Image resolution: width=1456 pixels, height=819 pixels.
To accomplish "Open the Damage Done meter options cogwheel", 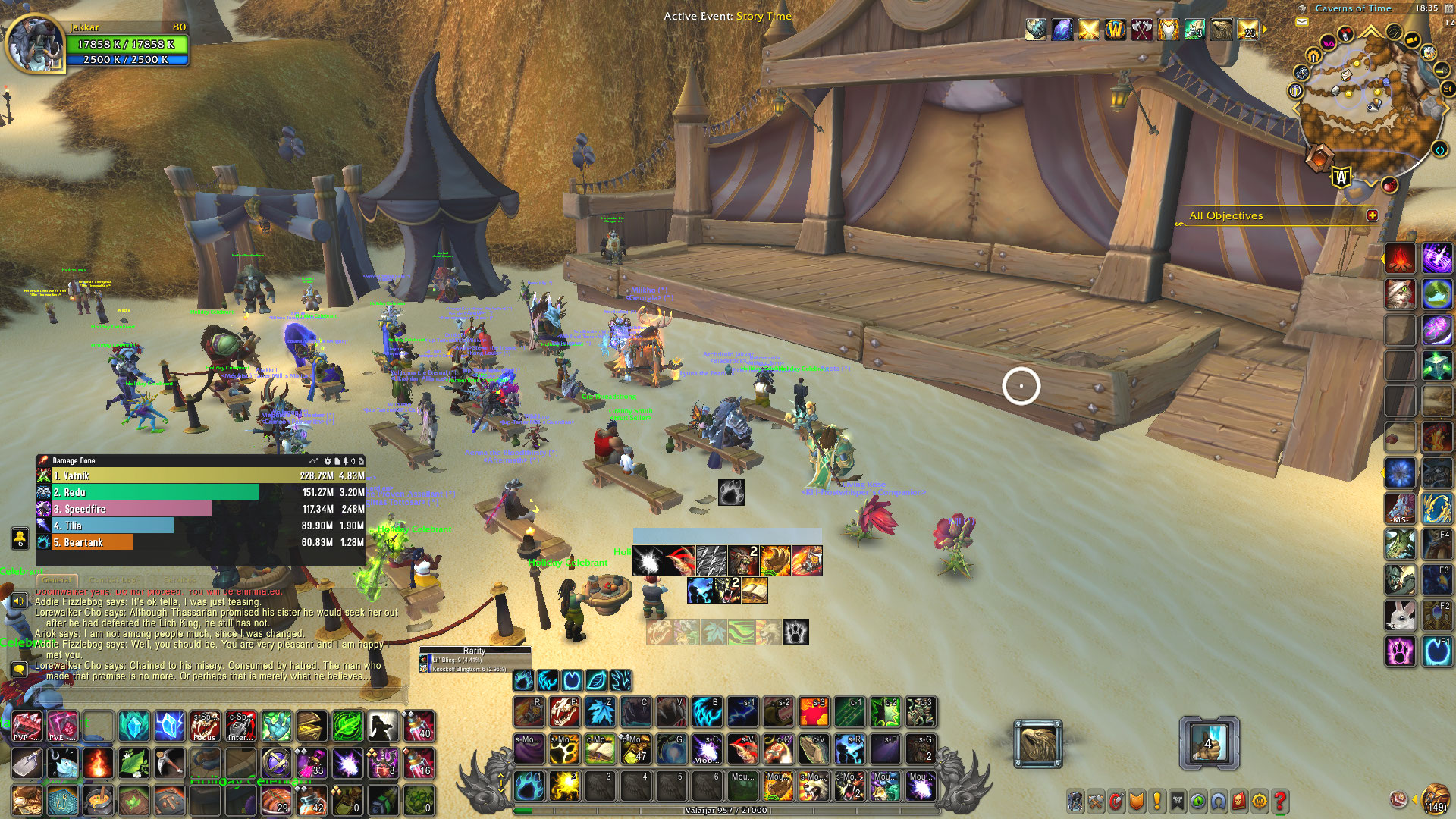I will click(x=328, y=460).
